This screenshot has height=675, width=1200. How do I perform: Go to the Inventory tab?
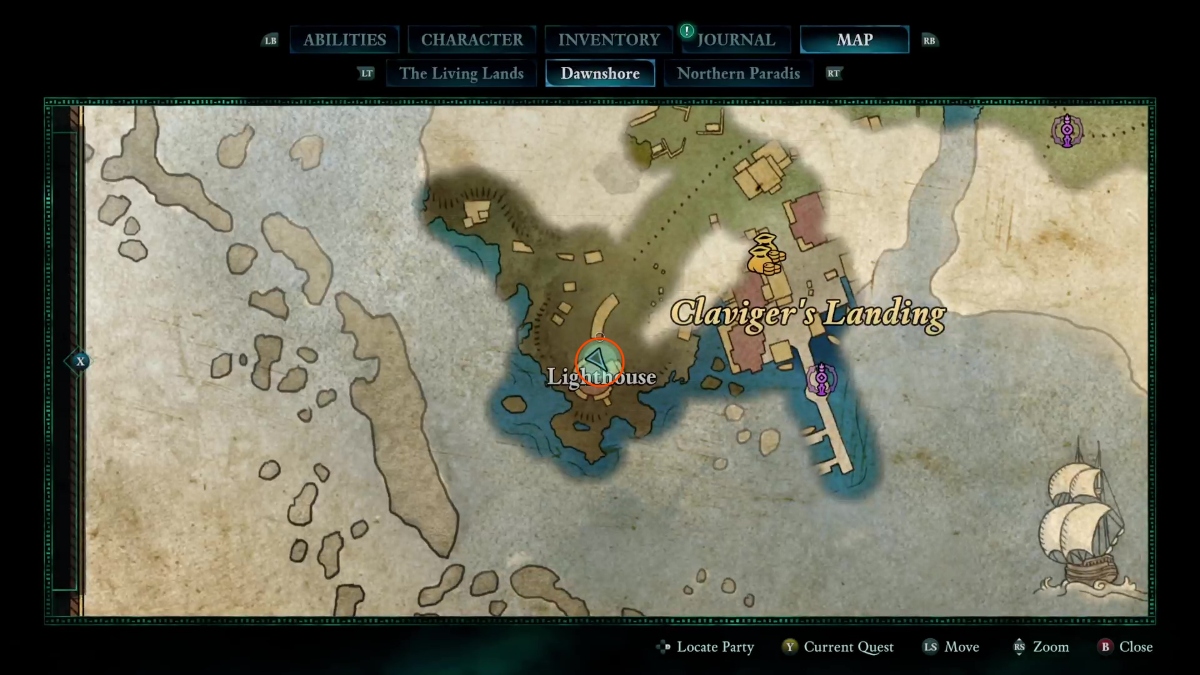tap(608, 40)
